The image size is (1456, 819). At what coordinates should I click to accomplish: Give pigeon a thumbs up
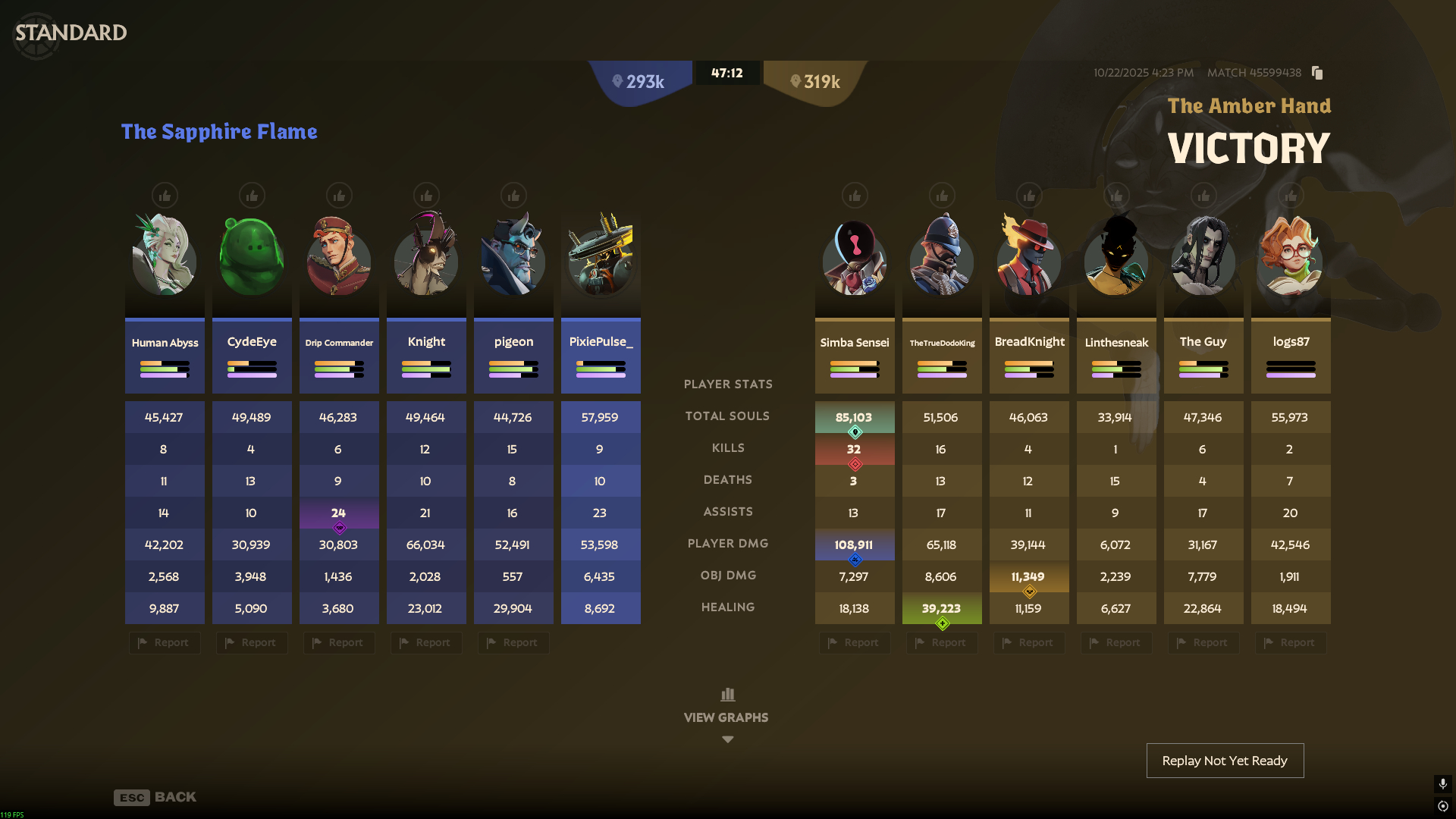513,196
